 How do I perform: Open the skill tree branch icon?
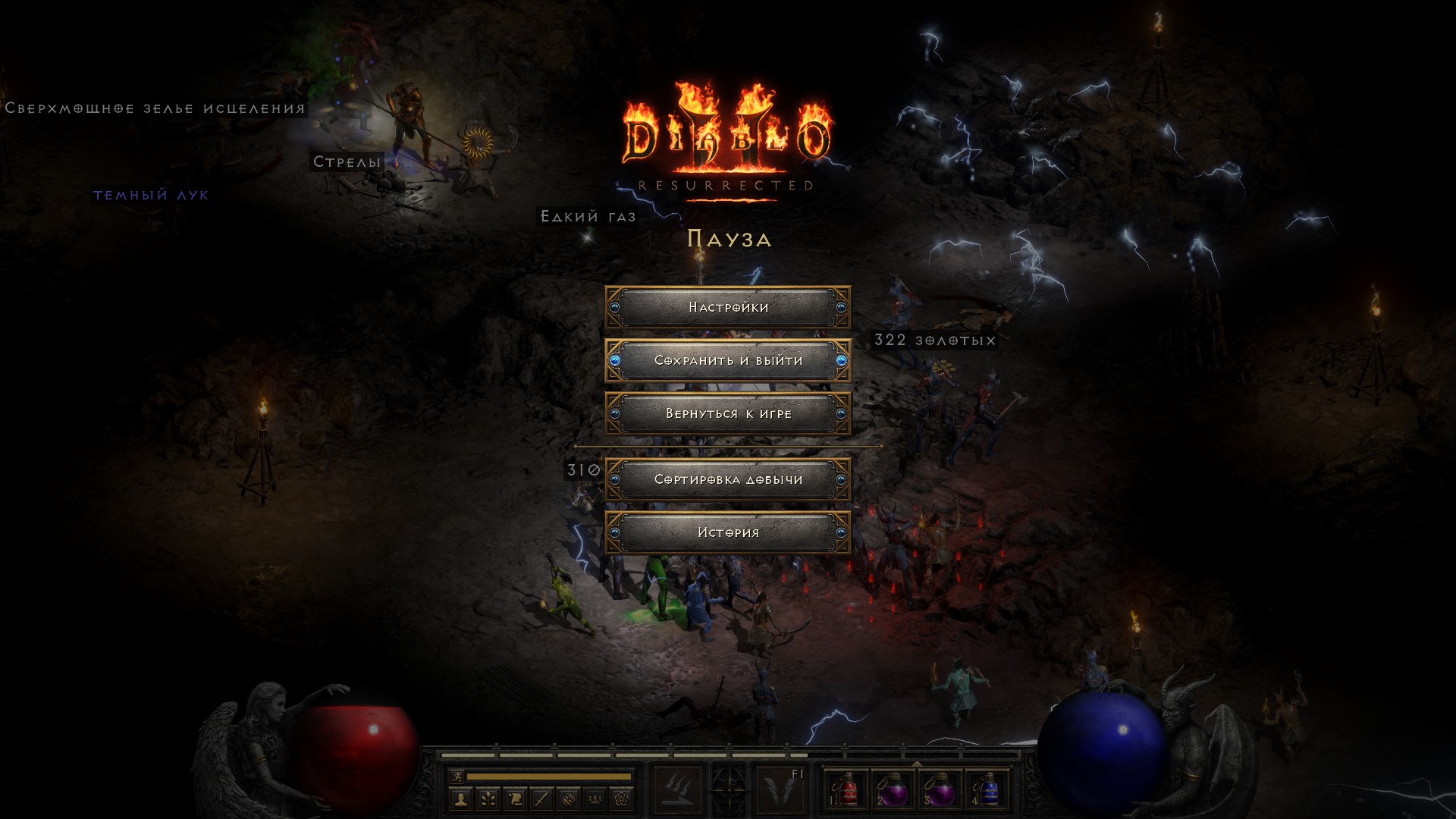click(x=488, y=799)
